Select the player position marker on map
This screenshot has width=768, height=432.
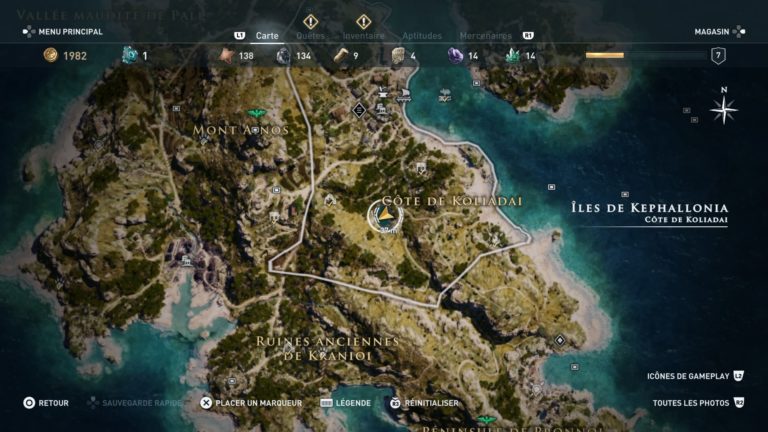coord(384,215)
